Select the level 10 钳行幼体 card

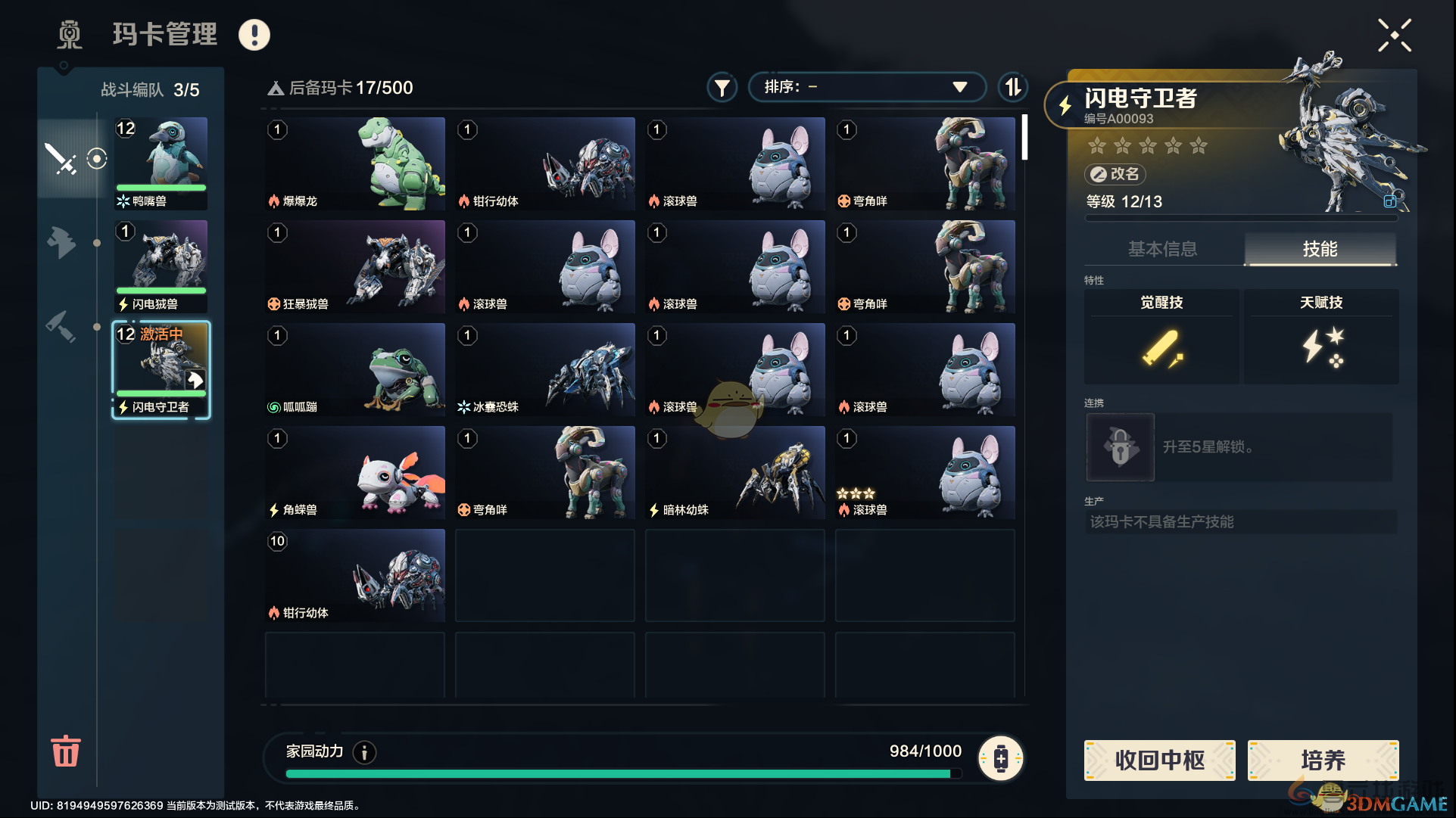(x=355, y=575)
